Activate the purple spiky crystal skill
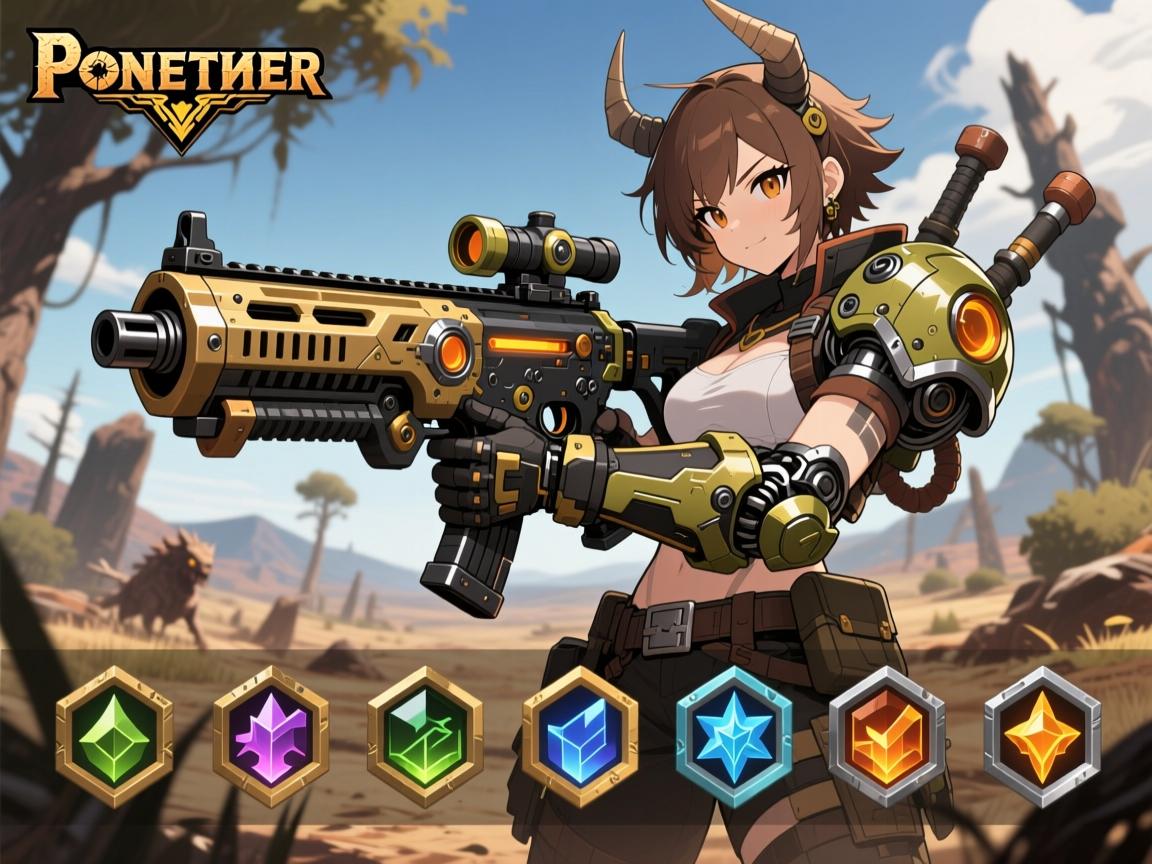The width and height of the screenshot is (1152, 864). pyautogui.click(x=270, y=738)
